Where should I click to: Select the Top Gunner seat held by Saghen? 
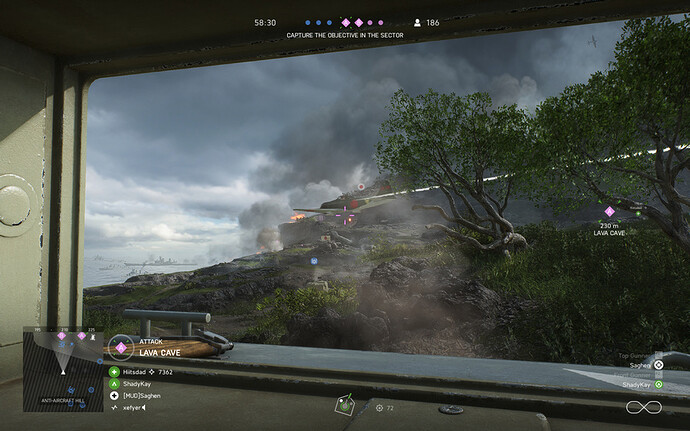658,365
